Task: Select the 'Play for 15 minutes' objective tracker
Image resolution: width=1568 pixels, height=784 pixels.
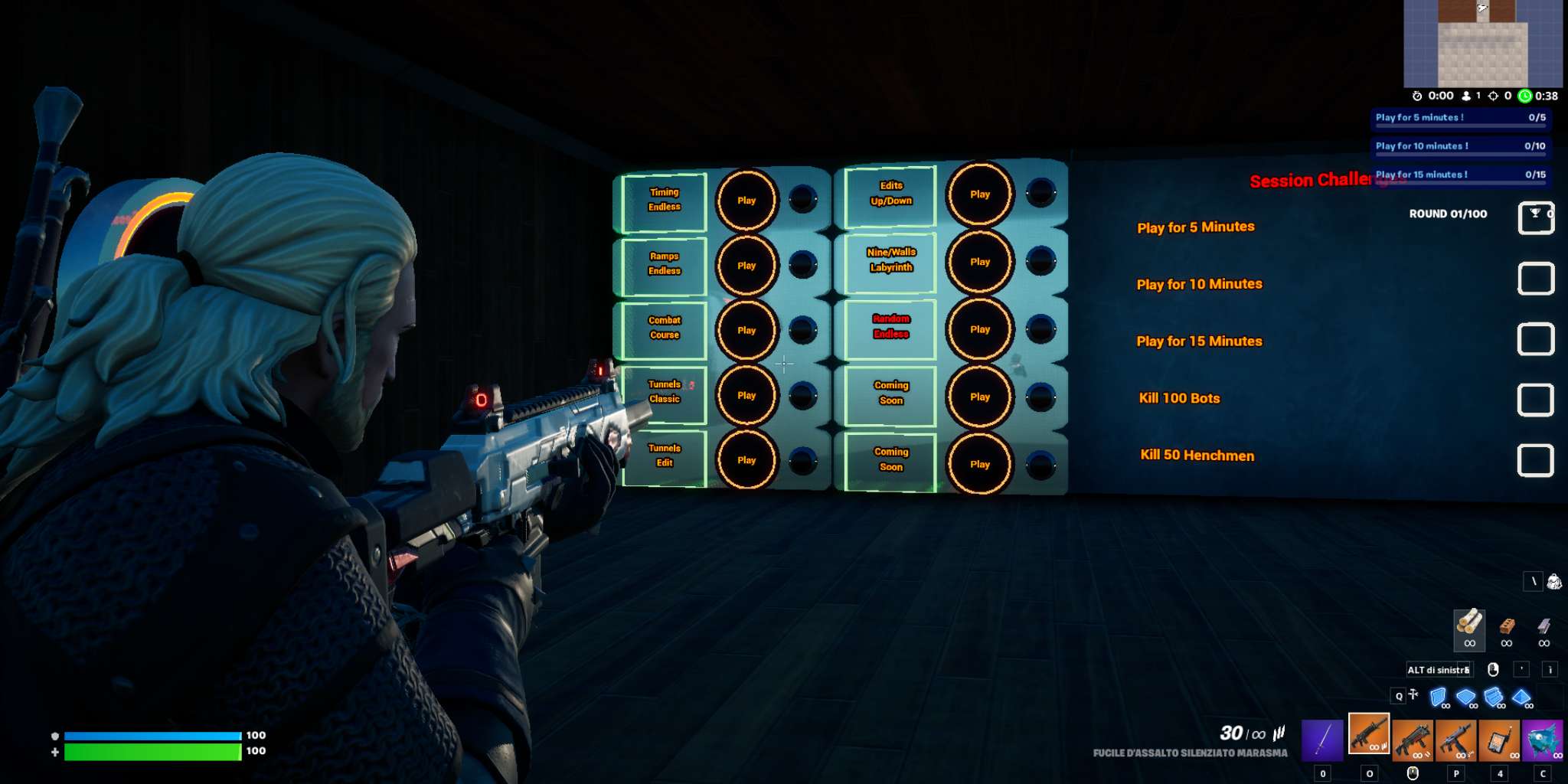Action: click(x=1460, y=175)
